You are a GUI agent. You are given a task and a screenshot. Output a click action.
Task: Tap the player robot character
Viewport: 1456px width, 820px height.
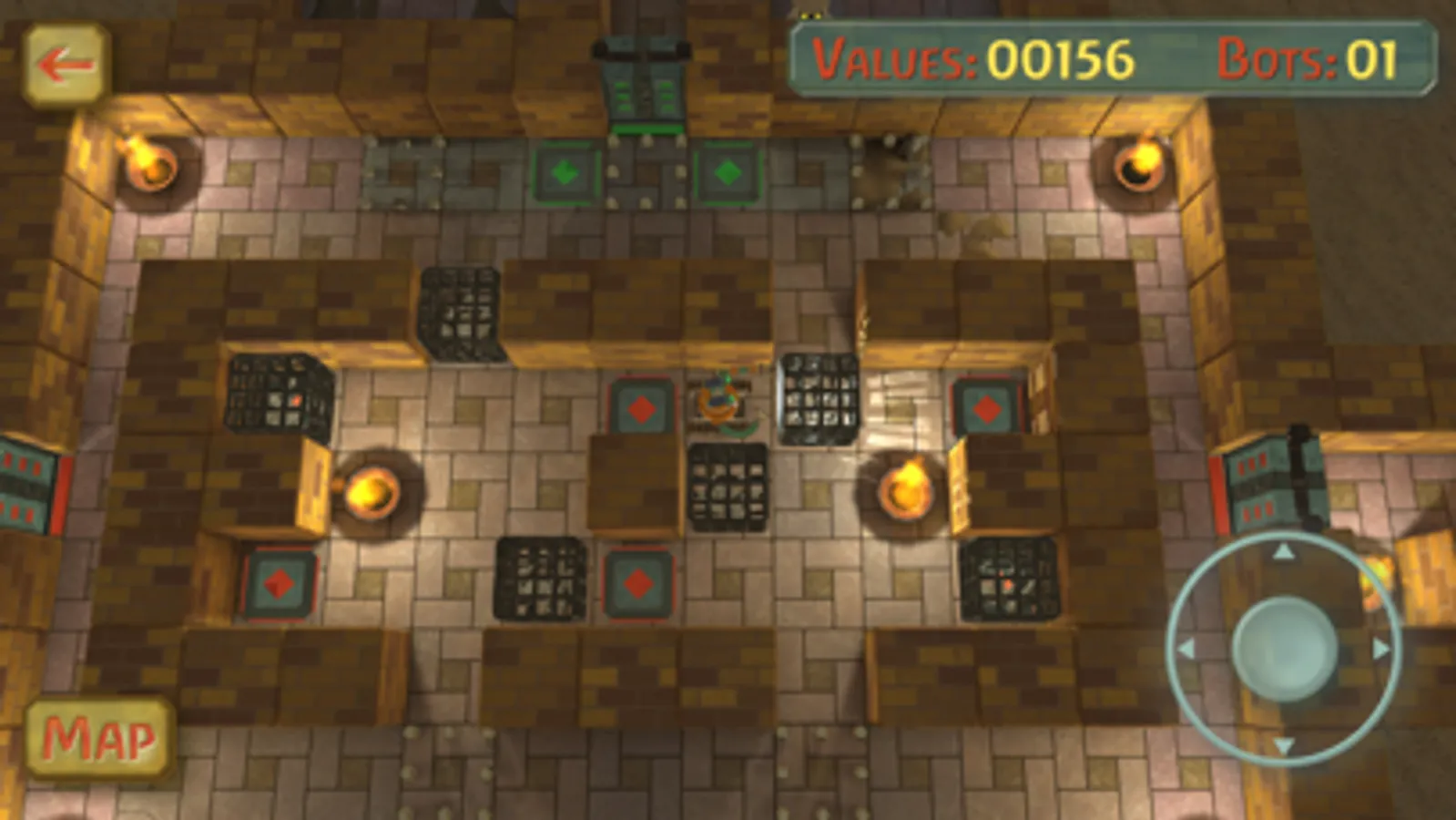719,401
